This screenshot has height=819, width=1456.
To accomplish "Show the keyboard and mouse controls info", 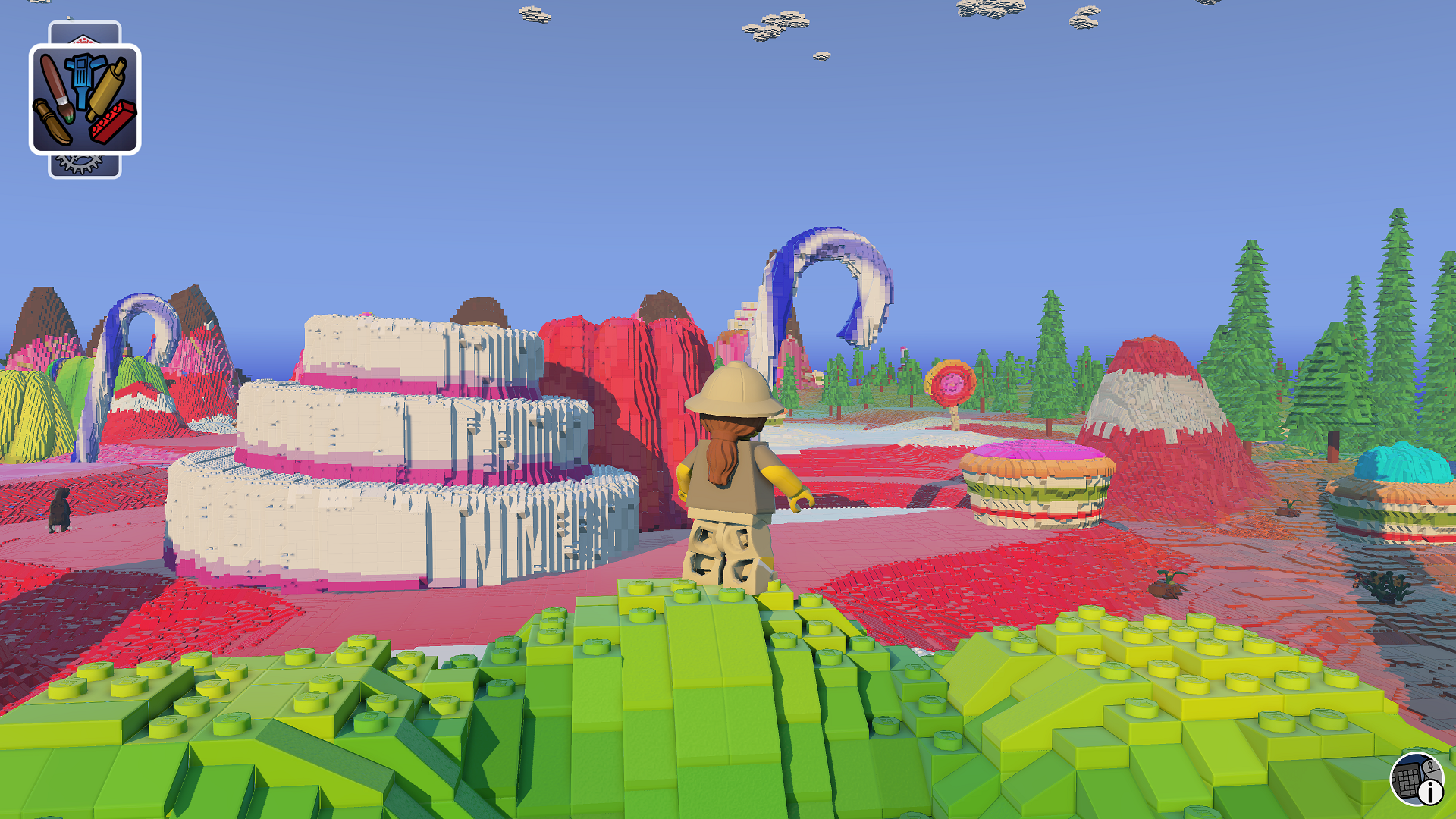I will click(1417, 779).
